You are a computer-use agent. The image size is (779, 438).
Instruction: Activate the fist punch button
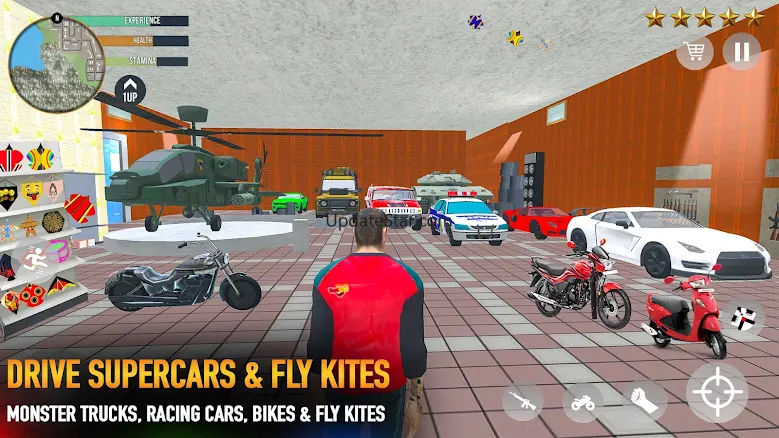(646, 400)
